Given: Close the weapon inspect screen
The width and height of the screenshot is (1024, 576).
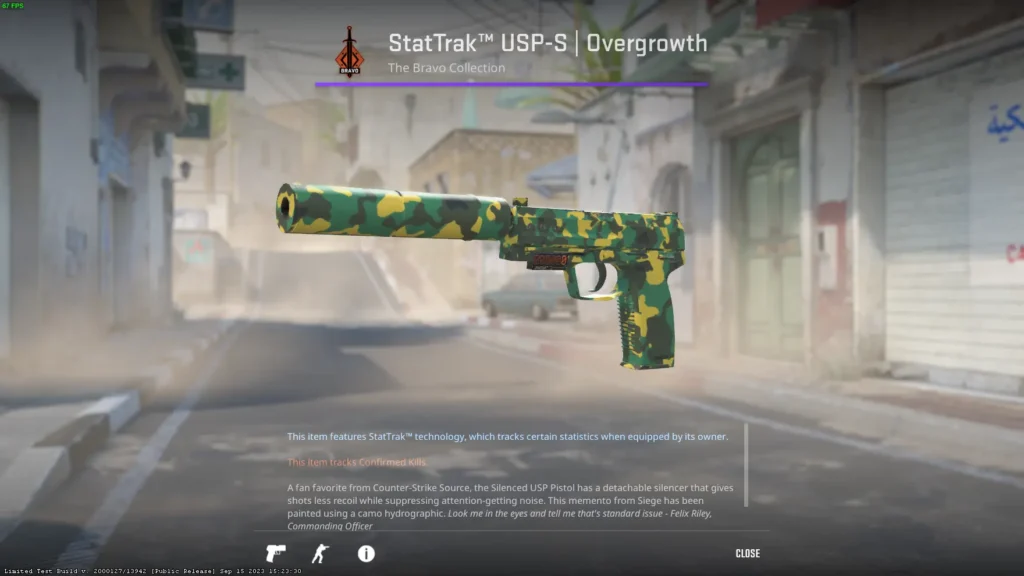Looking at the screenshot, I should coord(747,553).
